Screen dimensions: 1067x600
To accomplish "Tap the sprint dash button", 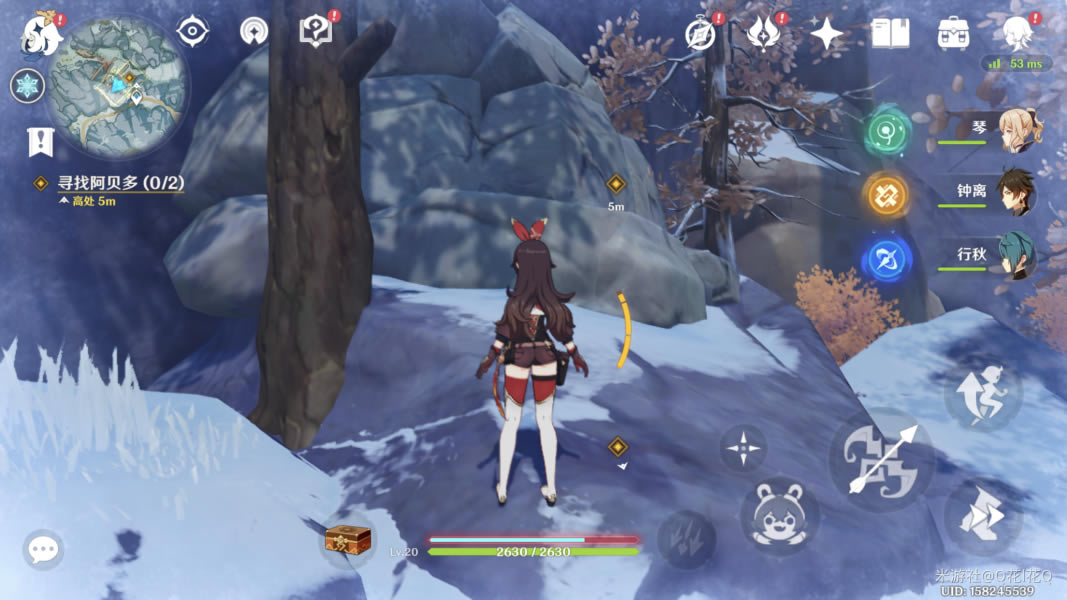I will click(982, 518).
